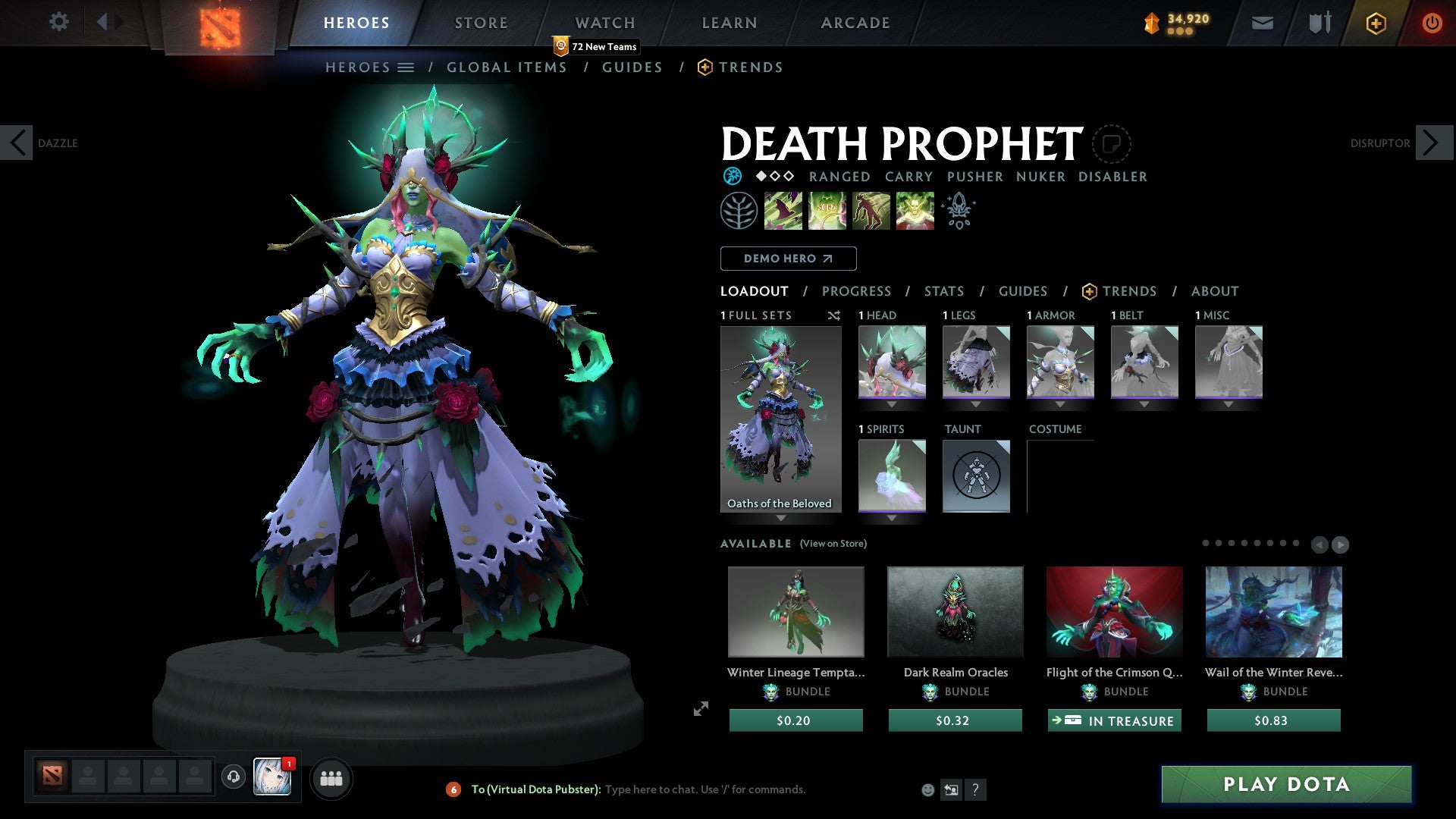
Task: Open the ARCADE menu item
Action: [x=855, y=23]
